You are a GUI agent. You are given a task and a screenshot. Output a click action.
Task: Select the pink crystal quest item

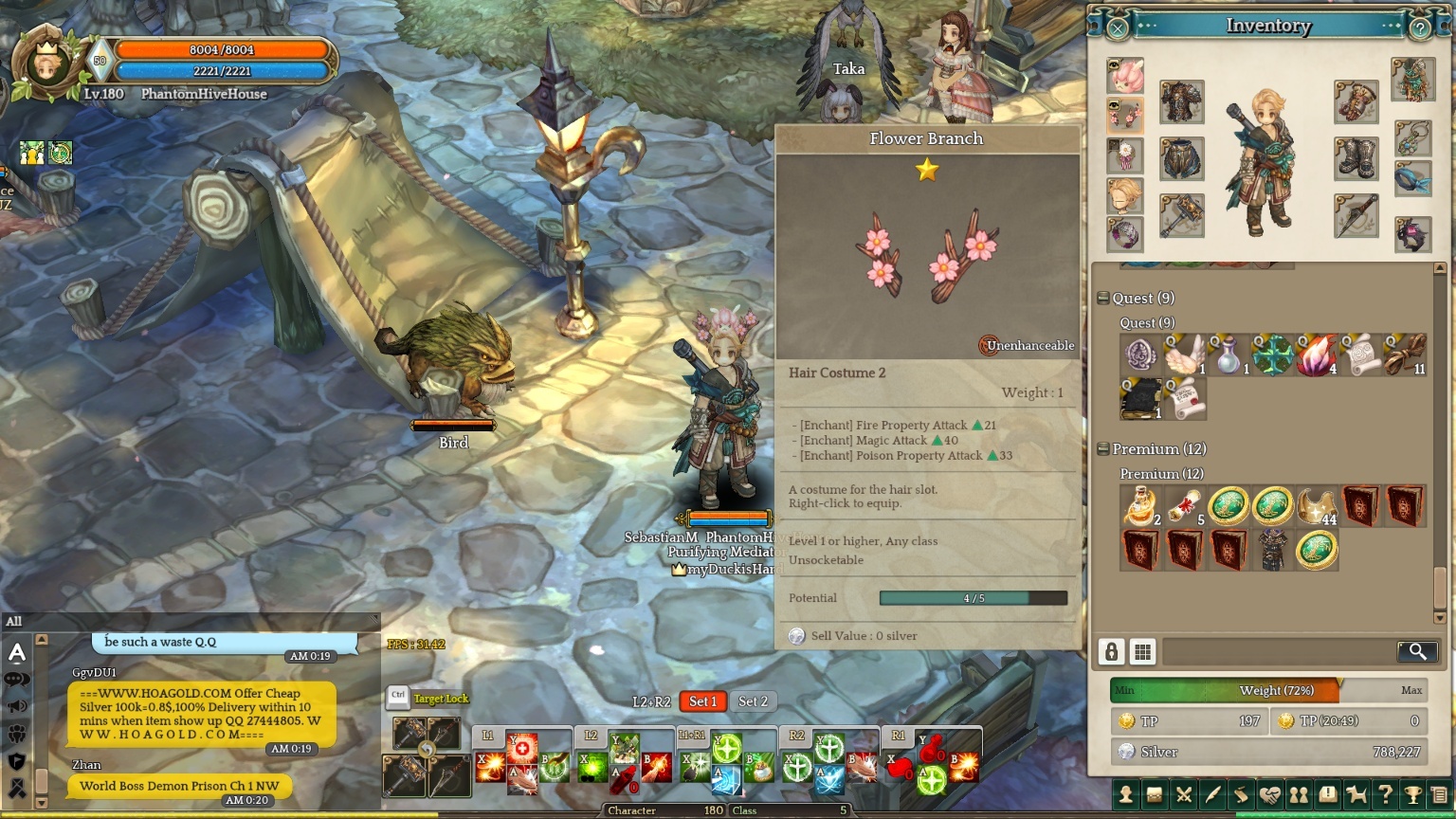(1316, 355)
